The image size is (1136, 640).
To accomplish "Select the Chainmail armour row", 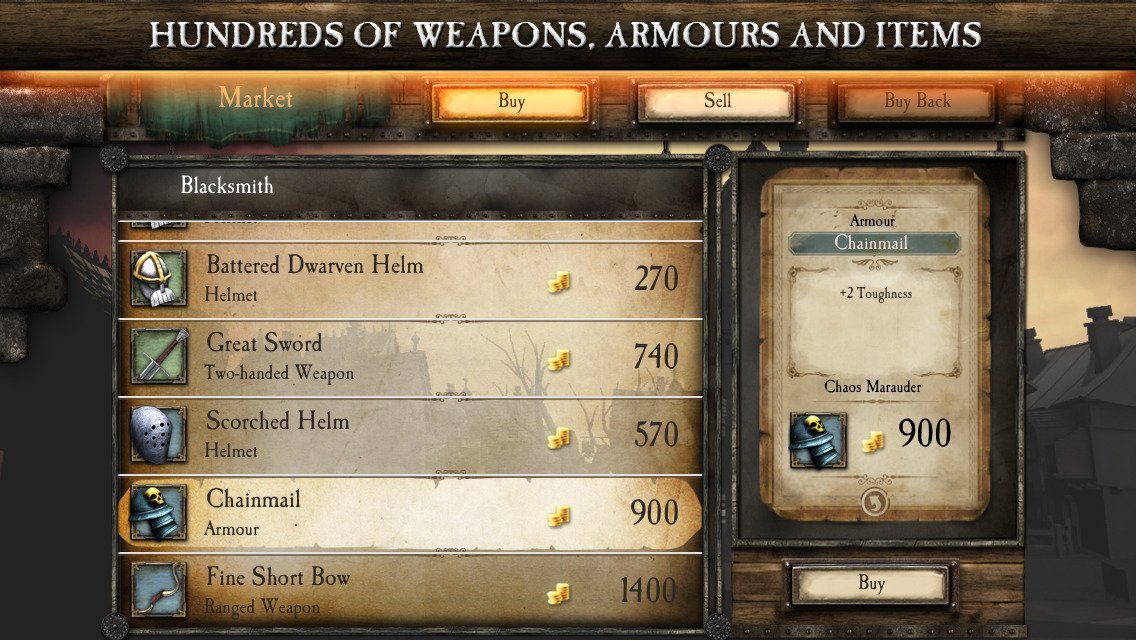I will [x=410, y=512].
